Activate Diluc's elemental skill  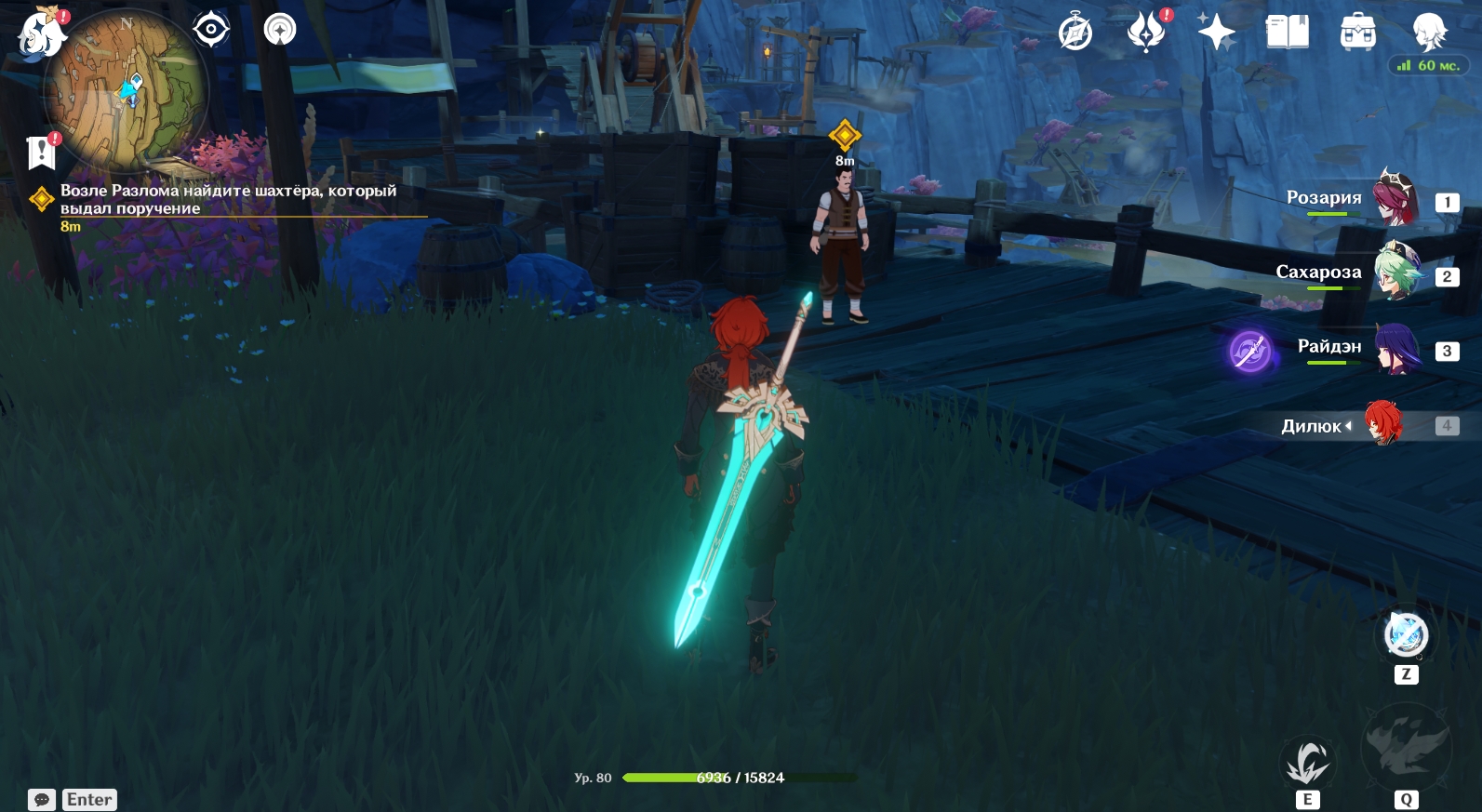(x=1307, y=763)
